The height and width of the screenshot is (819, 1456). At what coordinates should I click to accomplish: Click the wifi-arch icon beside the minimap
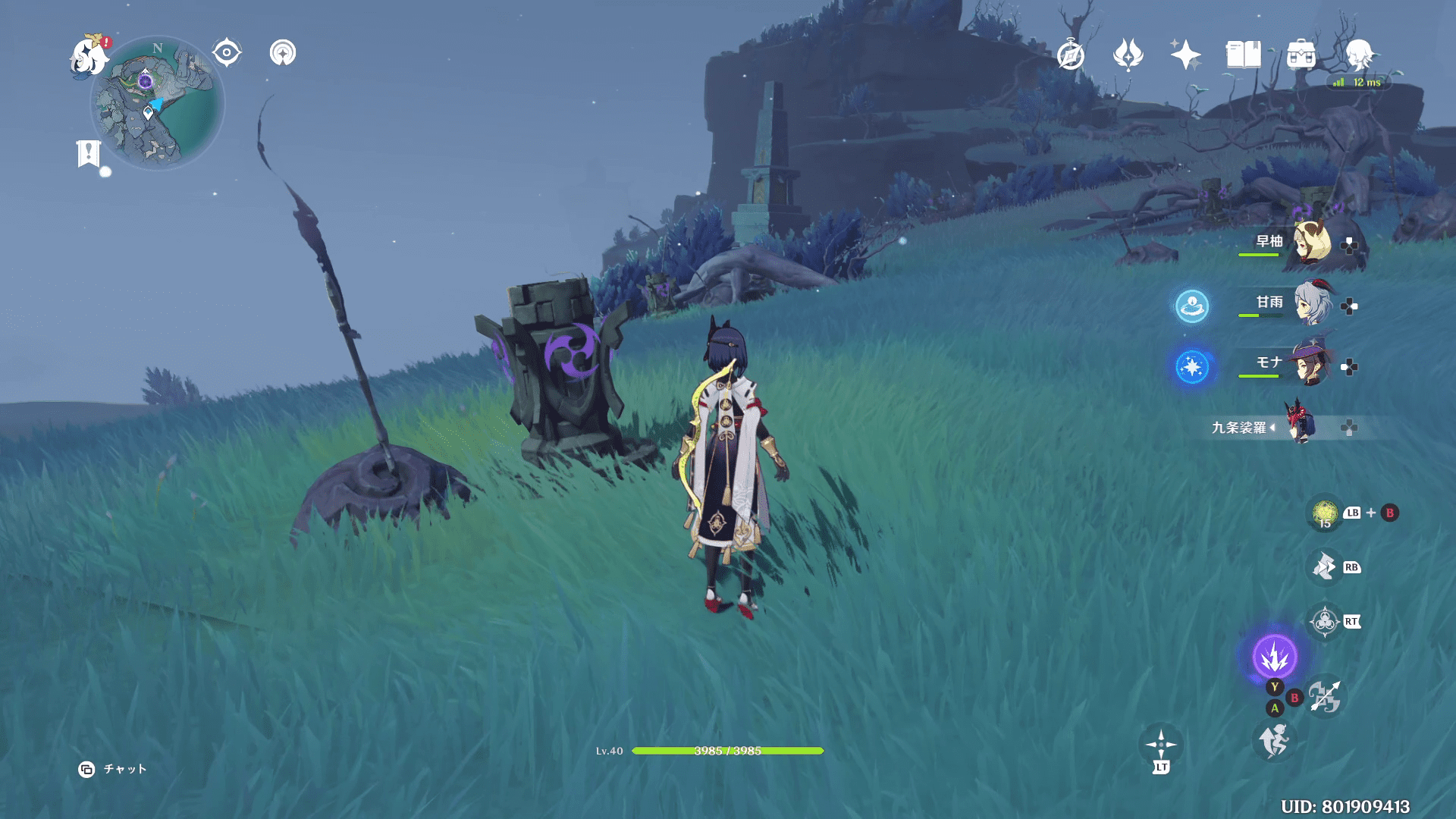(x=283, y=53)
